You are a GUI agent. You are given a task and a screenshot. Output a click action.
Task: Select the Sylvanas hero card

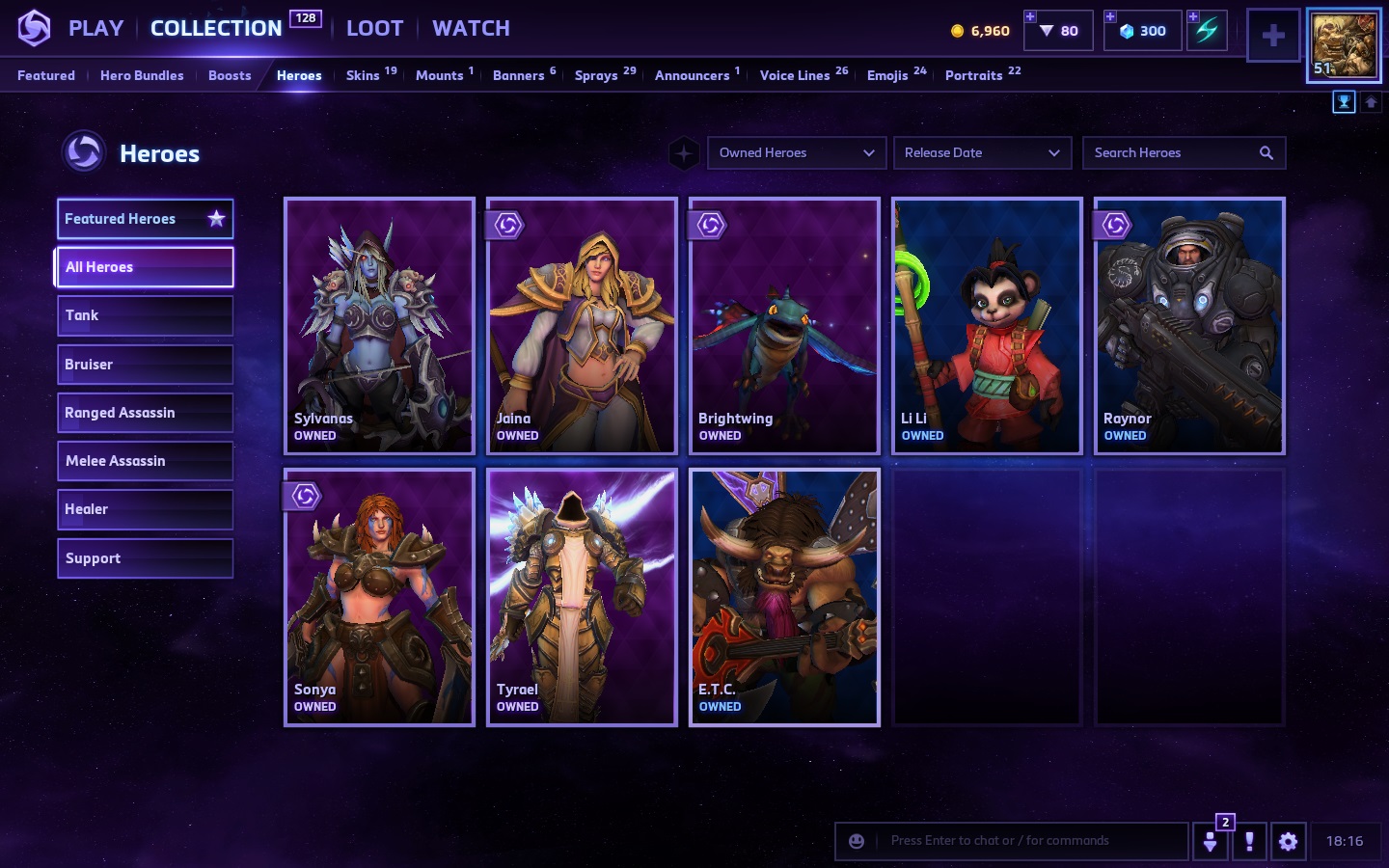[379, 326]
